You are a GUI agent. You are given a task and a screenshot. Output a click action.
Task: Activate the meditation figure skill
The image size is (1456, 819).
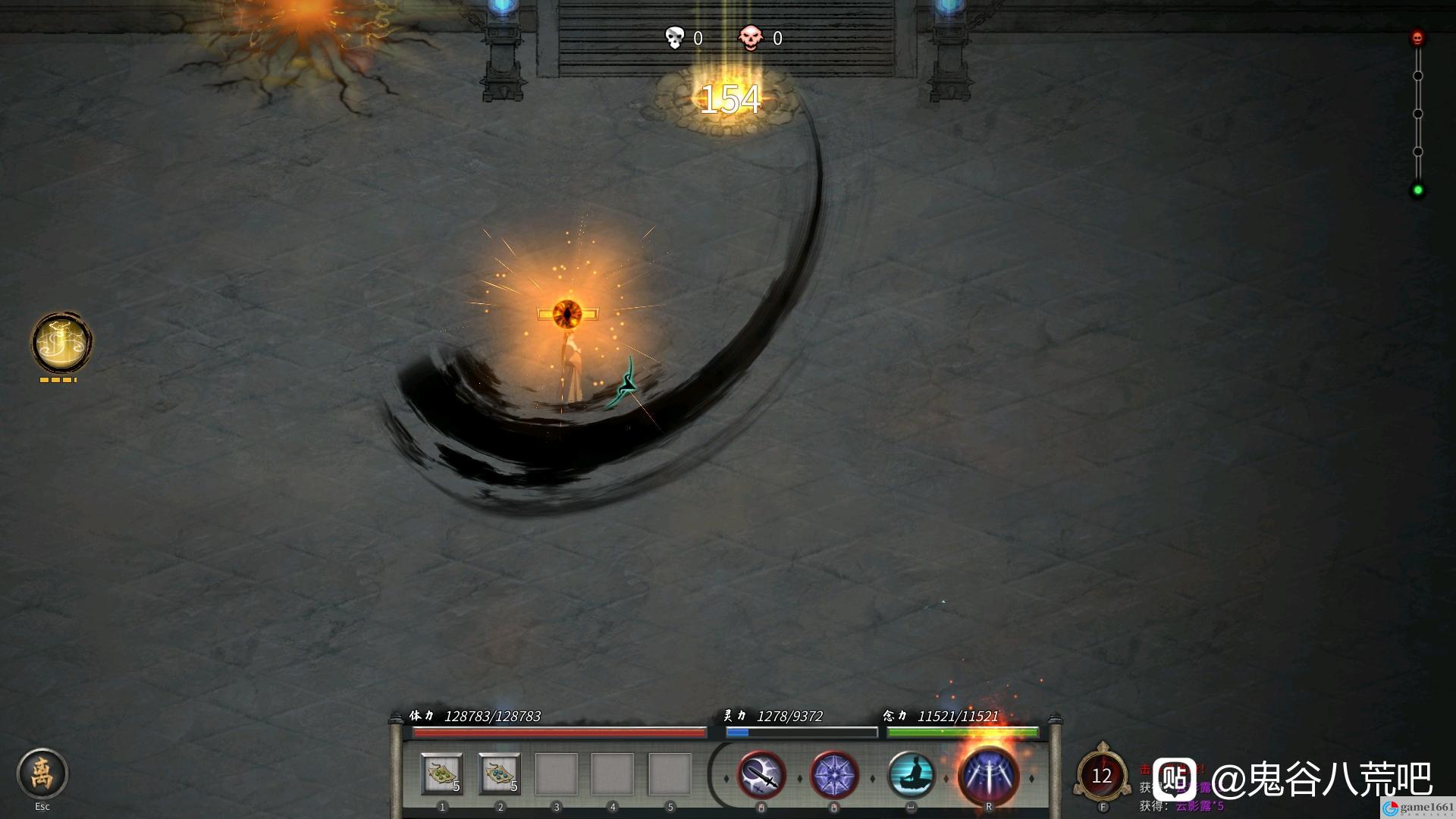[911, 776]
